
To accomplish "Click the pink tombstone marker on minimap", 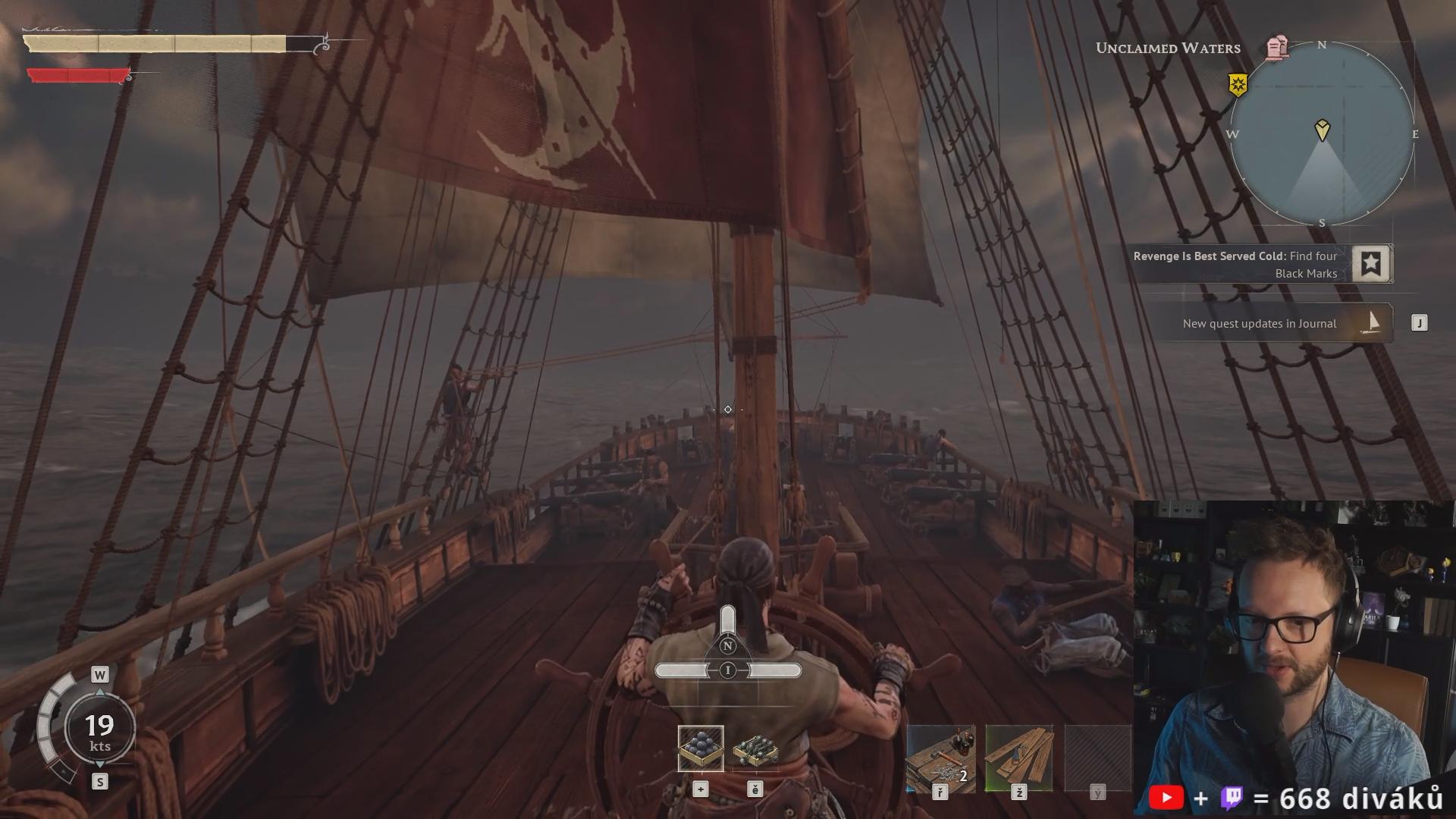I will click(1277, 48).
